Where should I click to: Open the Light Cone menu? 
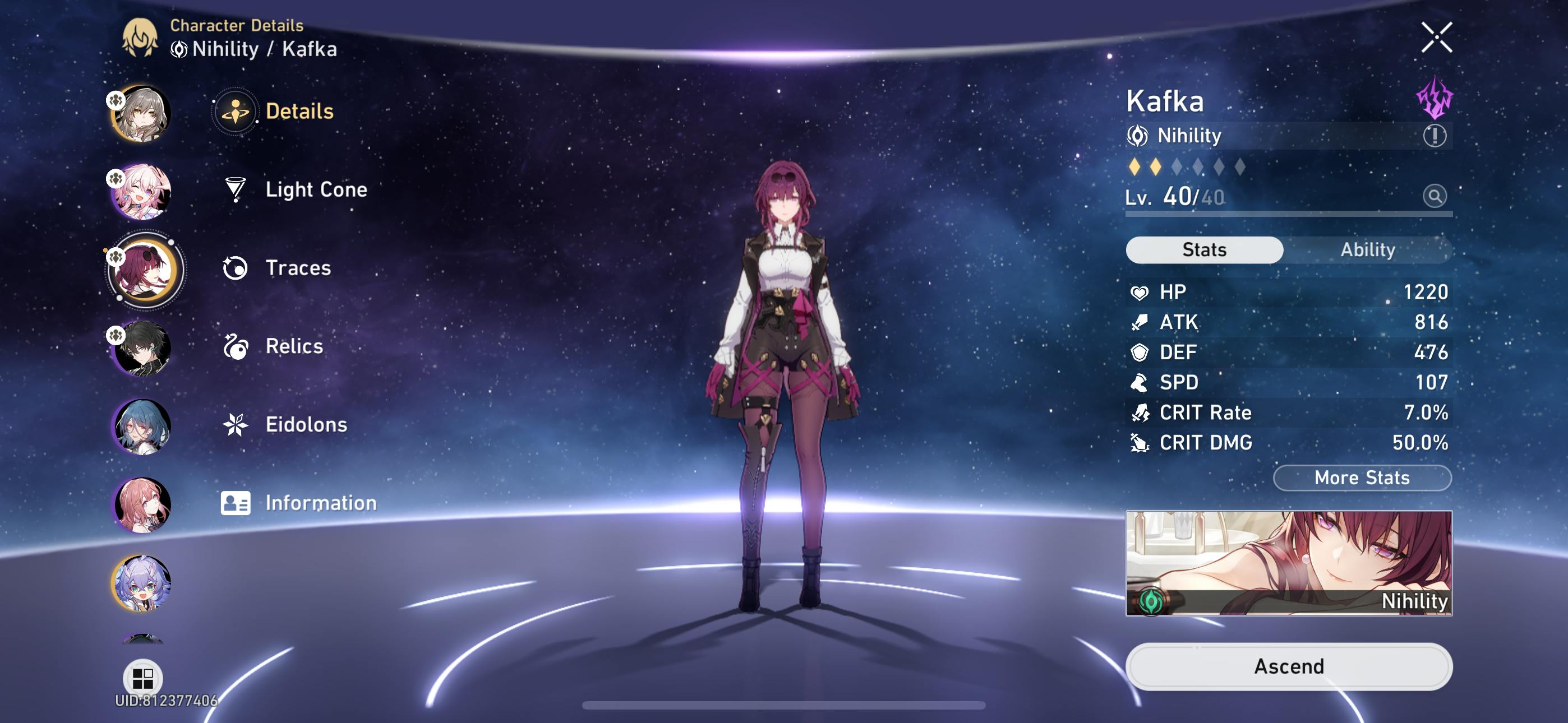click(x=315, y=189)
